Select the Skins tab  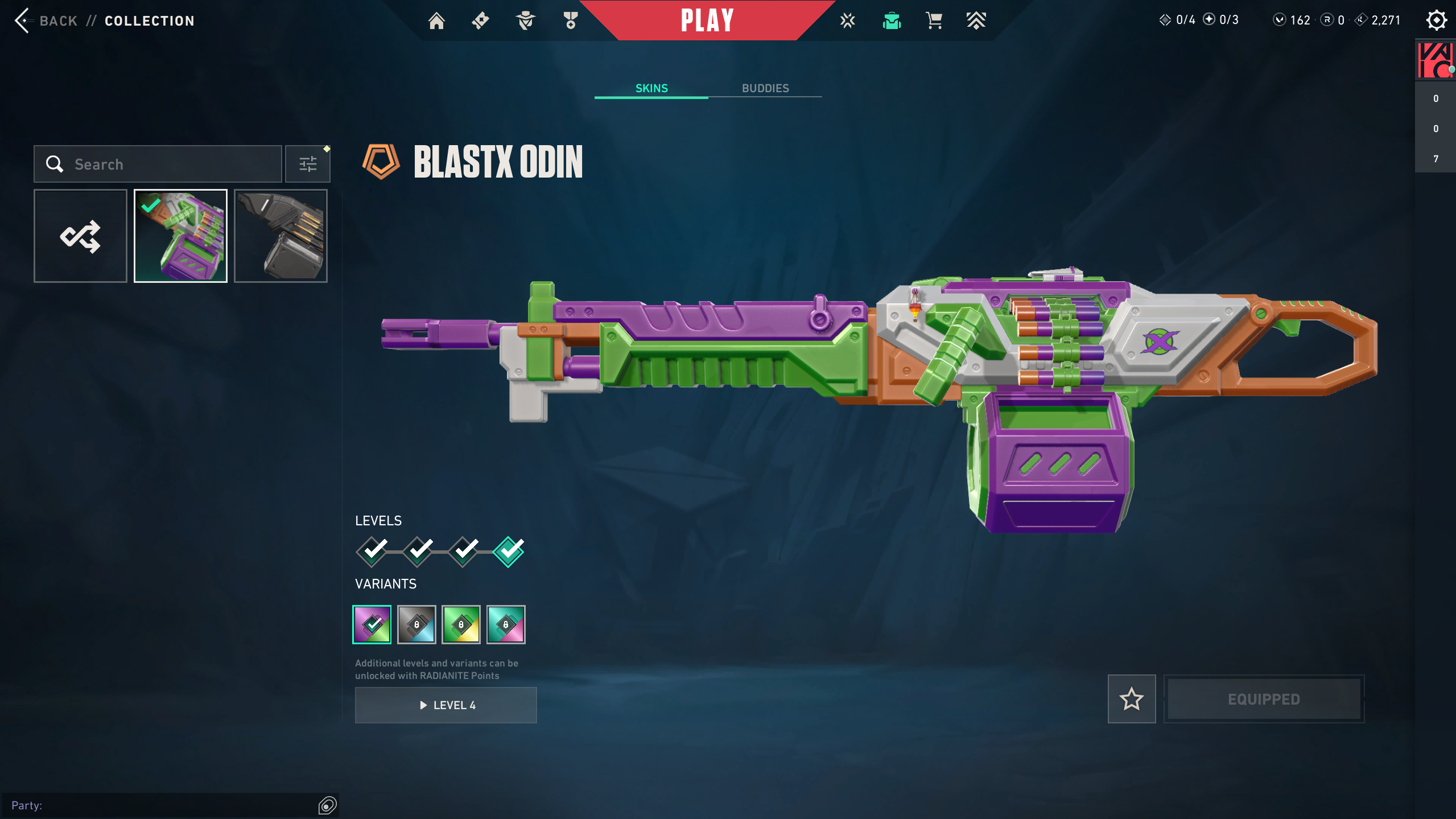(x=651, y=88)
